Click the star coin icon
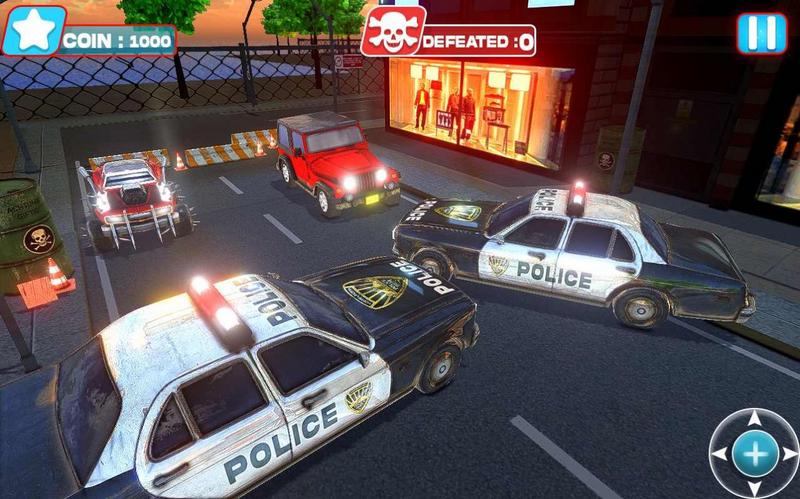This screenshot has width=800, height=499. (x=33, y=31)
